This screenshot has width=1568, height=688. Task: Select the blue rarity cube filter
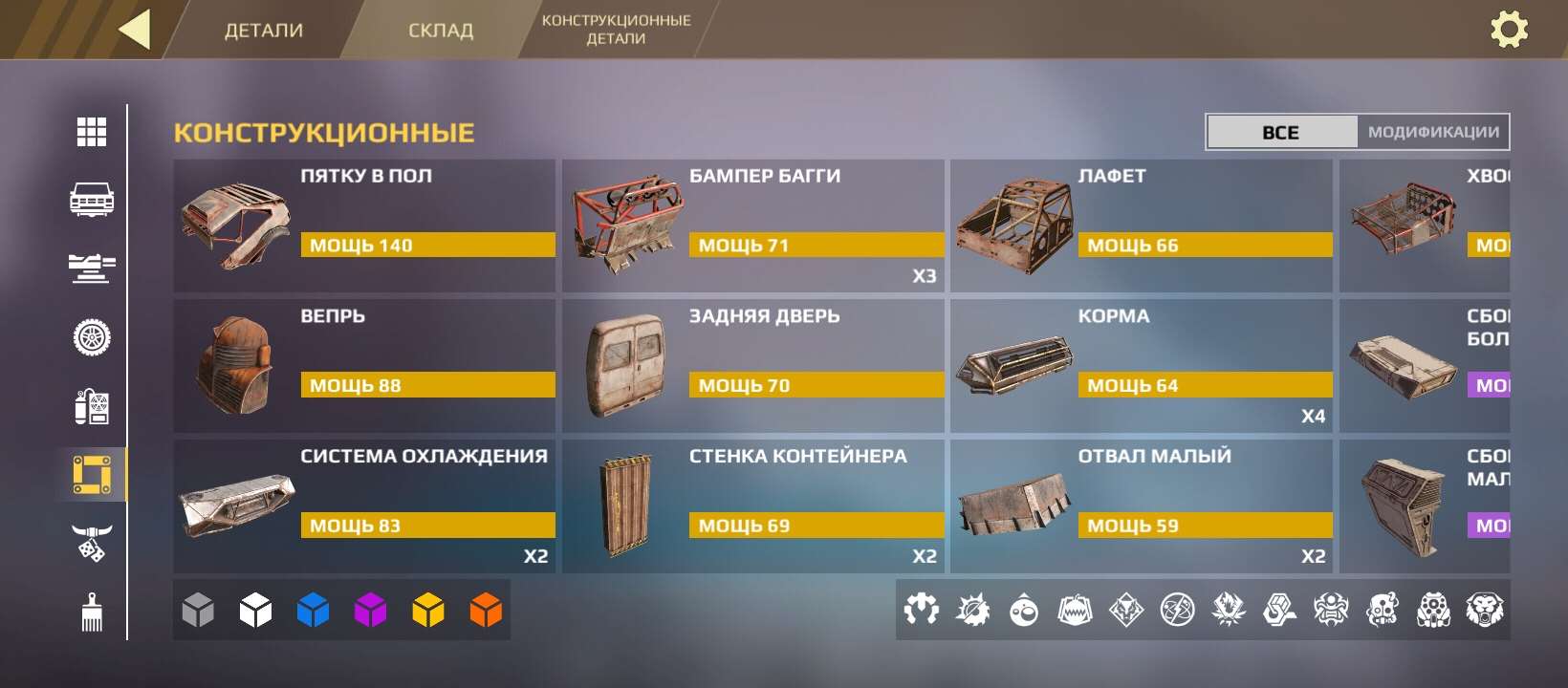pos(313,609)
